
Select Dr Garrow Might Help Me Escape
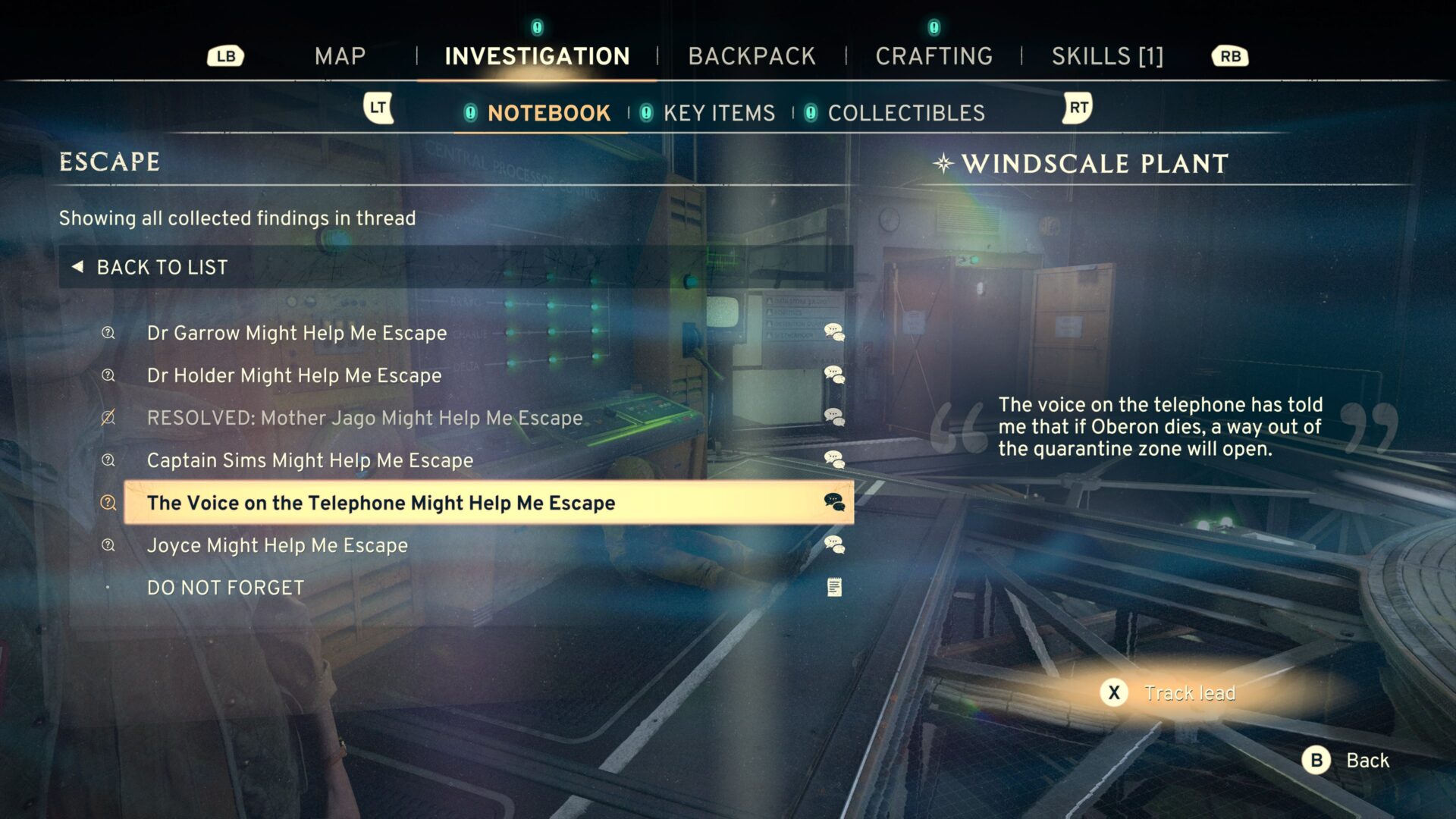297,333
